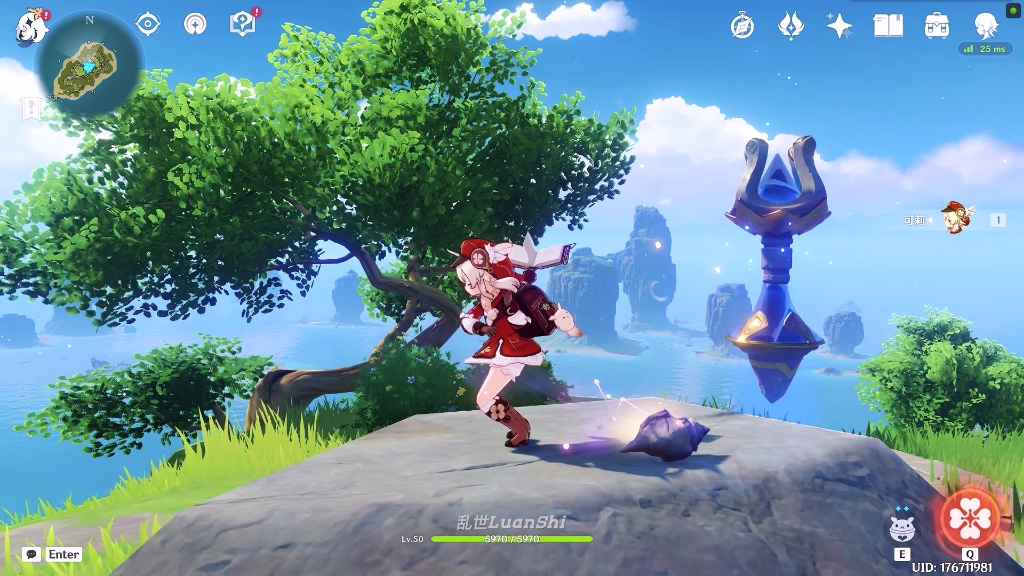Viewport: 1024px width, 576px height.
Task: Activate Klee's elemental skill icon
Action: [x=902, y=529]
